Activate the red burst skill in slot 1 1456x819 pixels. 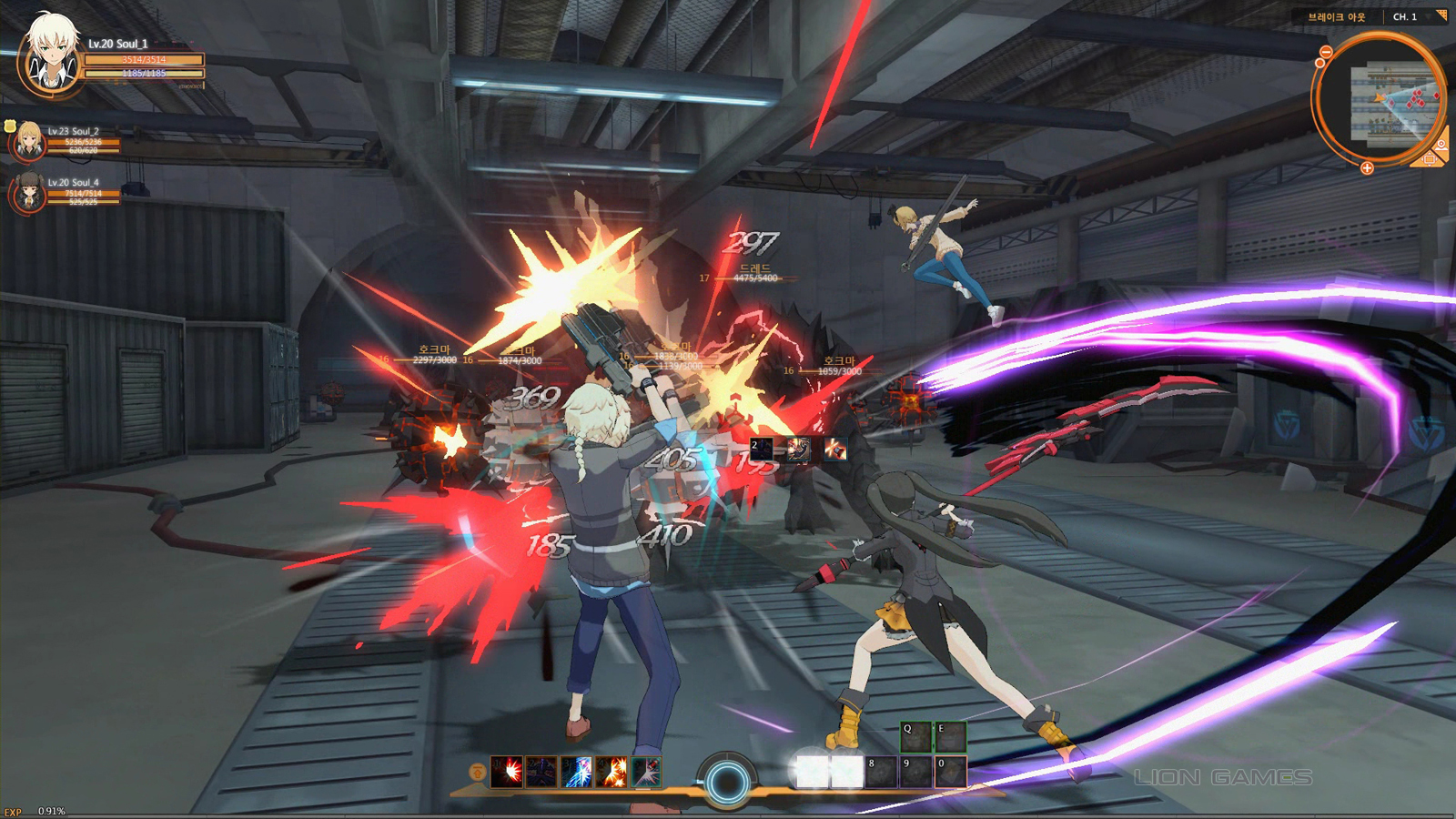click(x=506, y=772)
